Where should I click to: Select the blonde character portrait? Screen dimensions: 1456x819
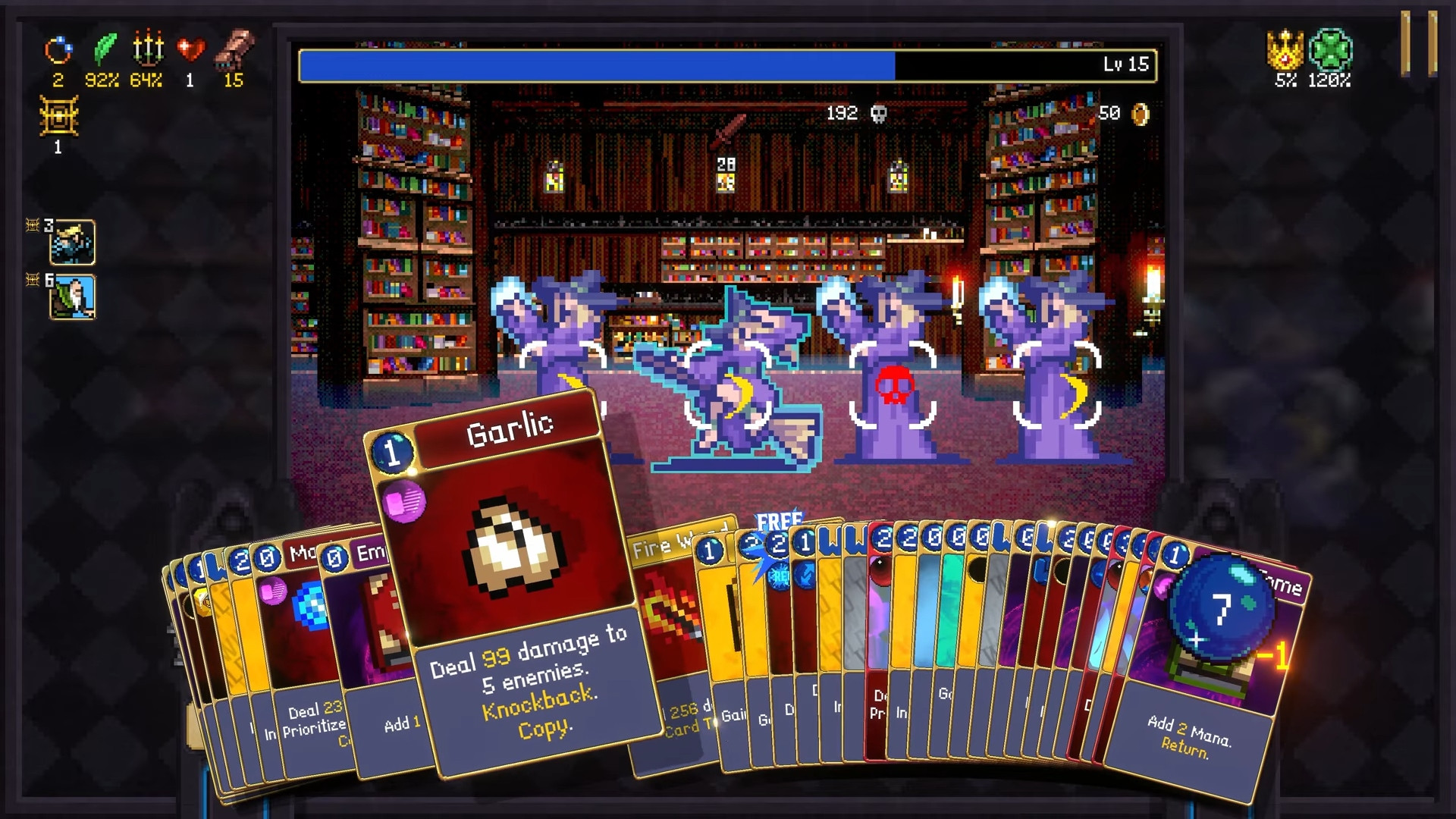point(73,242)
